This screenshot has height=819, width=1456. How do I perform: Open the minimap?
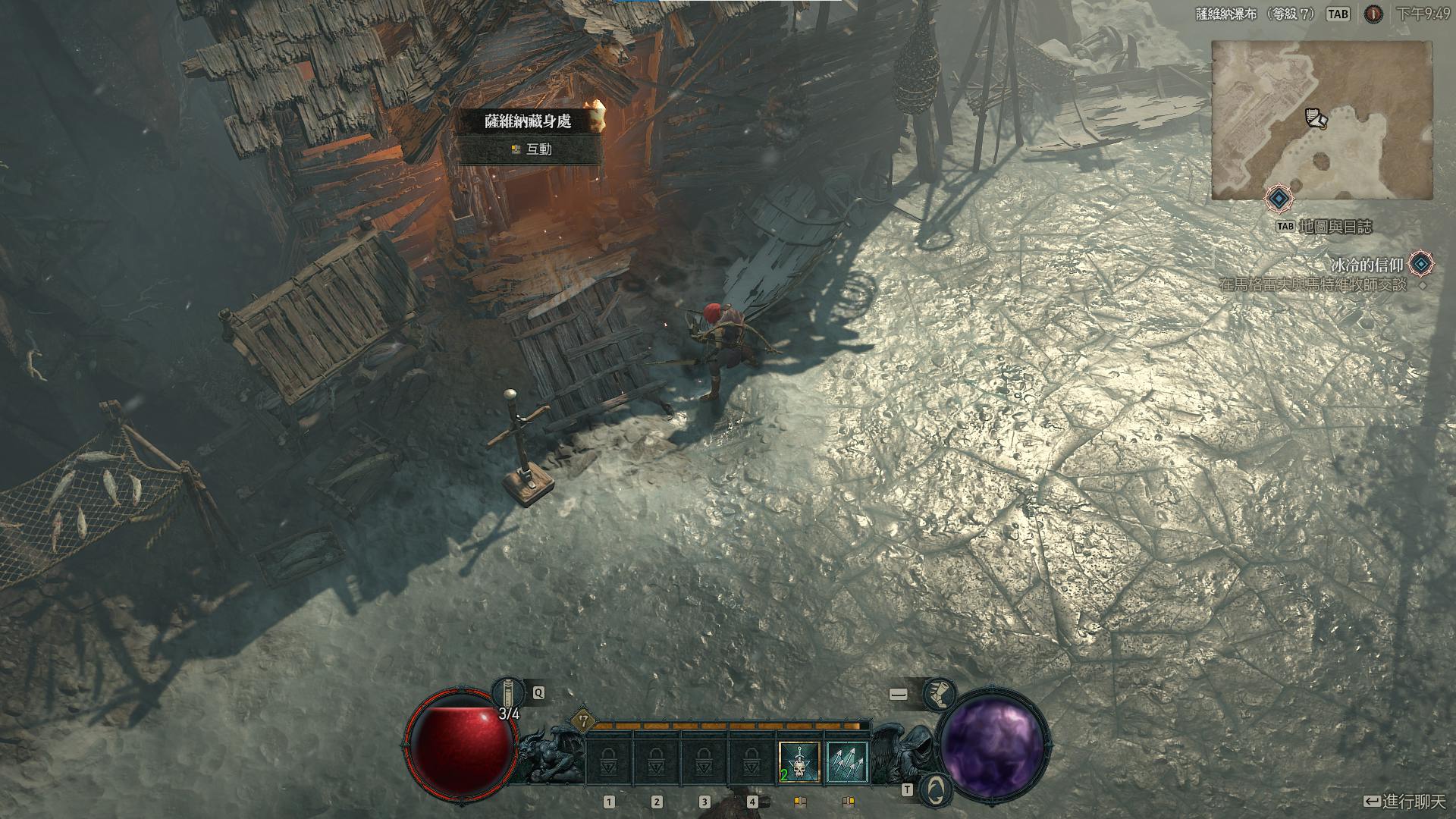(1321, 120)
